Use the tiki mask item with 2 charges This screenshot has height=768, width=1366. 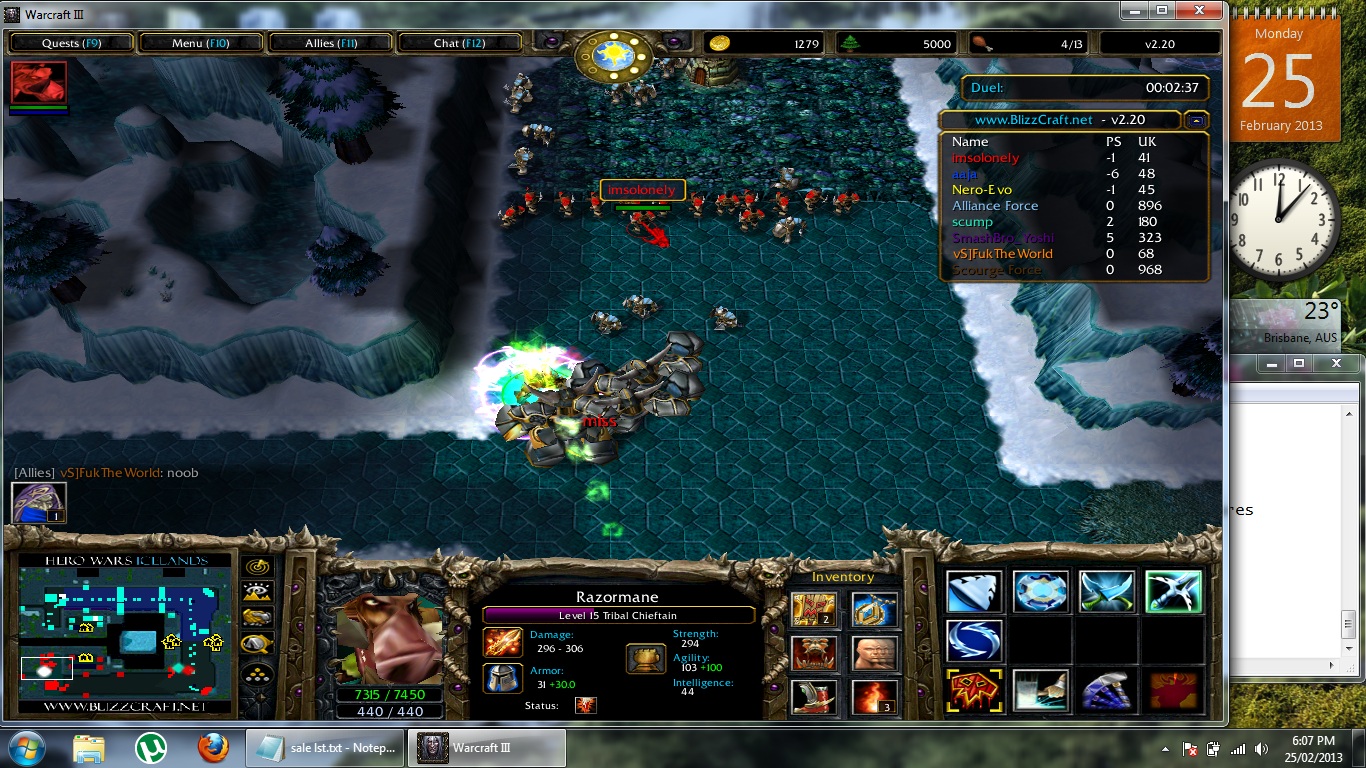[x=814, y=609]
